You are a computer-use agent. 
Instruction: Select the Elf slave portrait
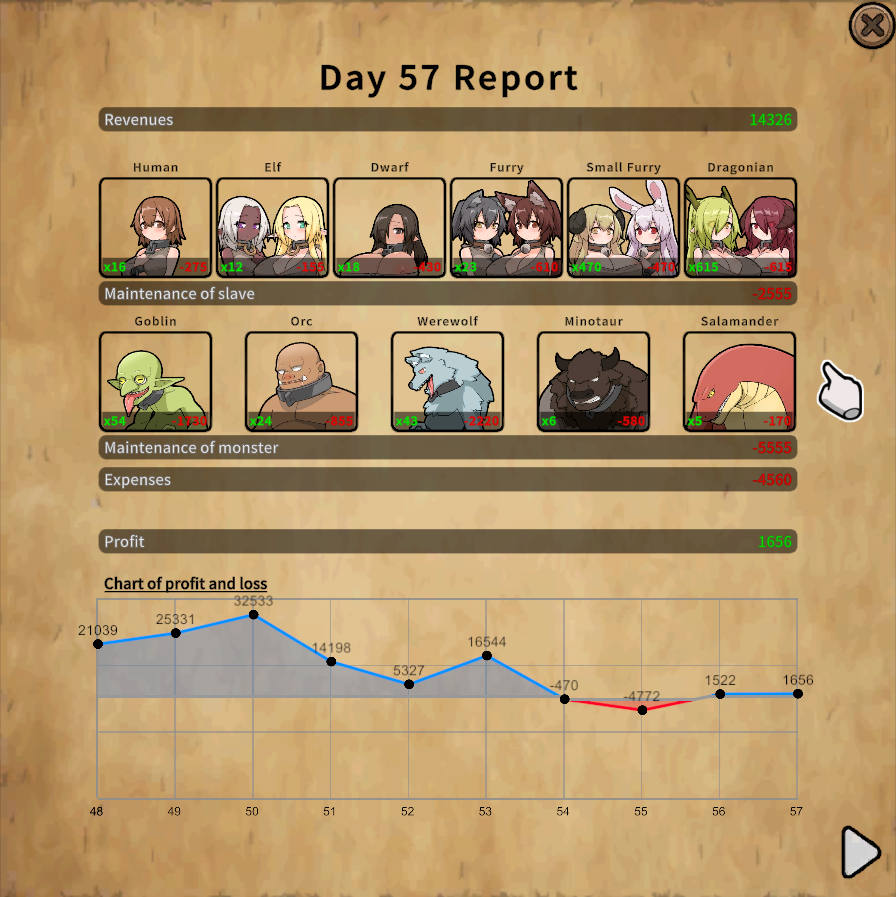tap(272, 227)
